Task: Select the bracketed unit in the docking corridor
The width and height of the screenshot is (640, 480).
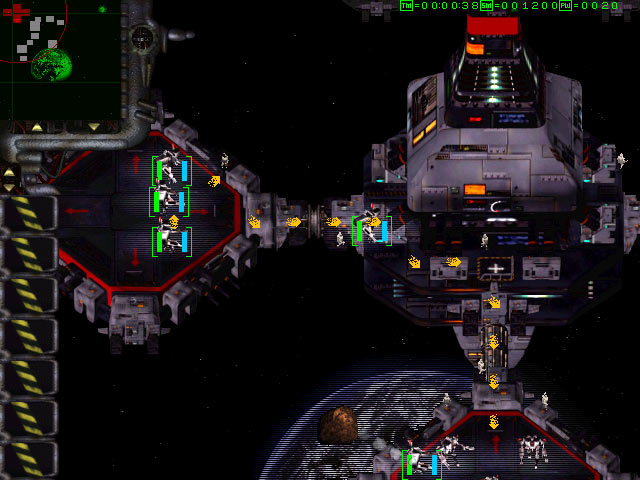Action: (371, 230)
